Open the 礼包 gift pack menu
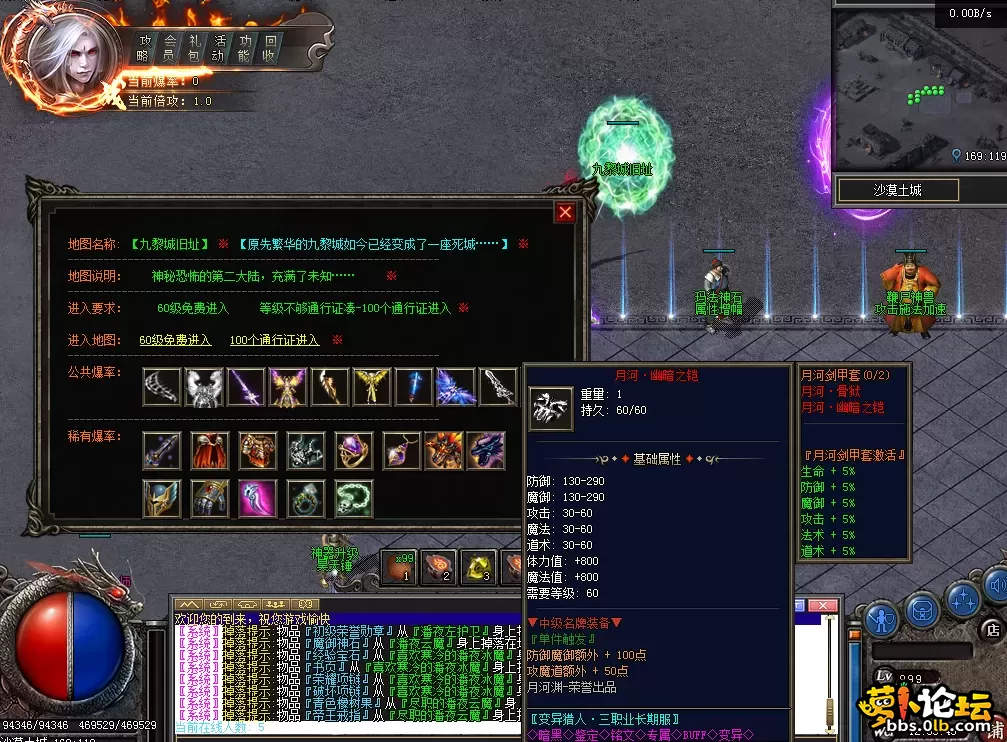Image resolution: width=1007 pixels, height=742 pixels. (194, 48)
